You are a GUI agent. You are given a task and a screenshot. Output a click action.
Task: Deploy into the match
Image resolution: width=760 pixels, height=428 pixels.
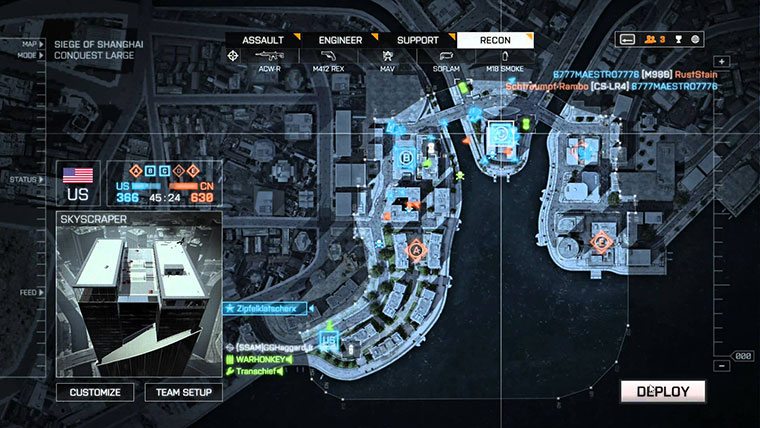[x=662, y=391]
